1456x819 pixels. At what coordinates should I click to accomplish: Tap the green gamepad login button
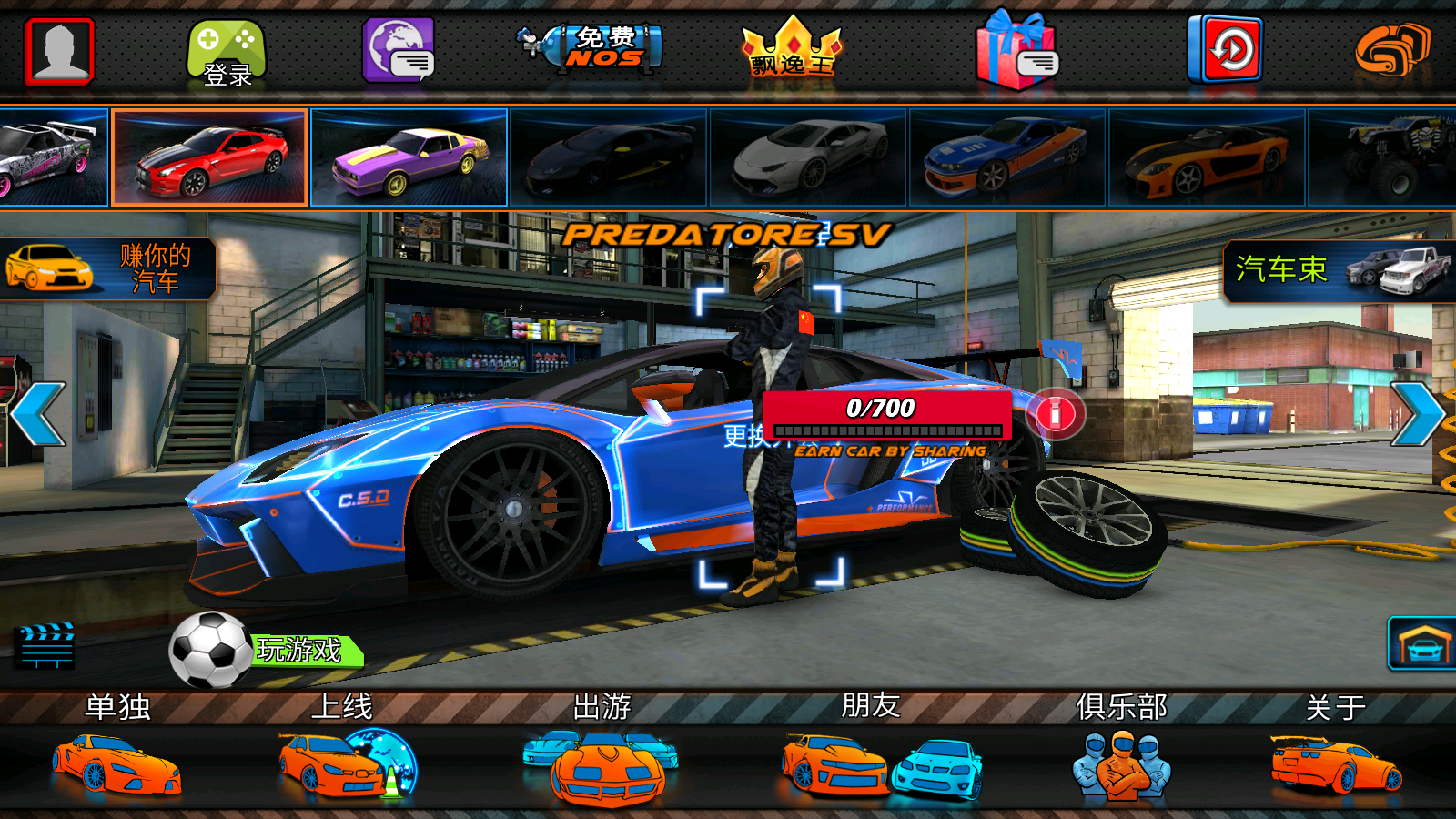(x=227, y=54)
